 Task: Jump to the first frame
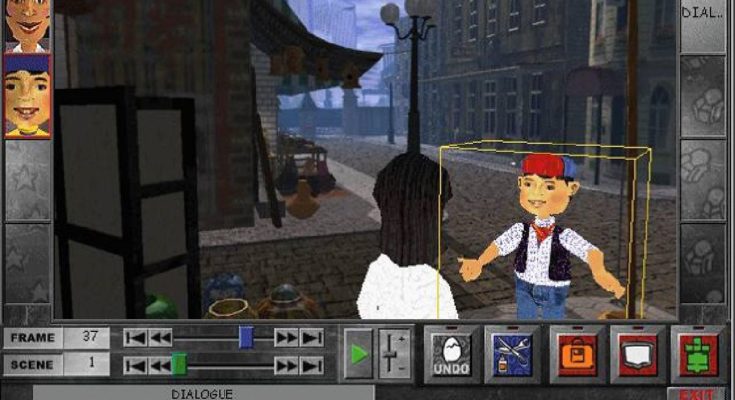[135, 338]
